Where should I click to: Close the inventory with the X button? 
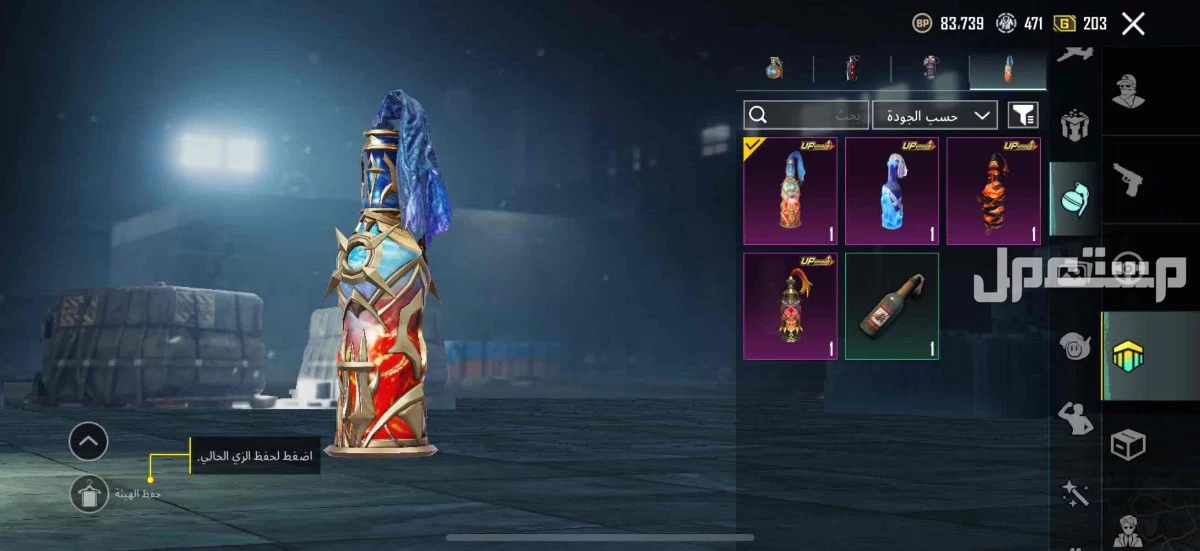pos(1133,24)
